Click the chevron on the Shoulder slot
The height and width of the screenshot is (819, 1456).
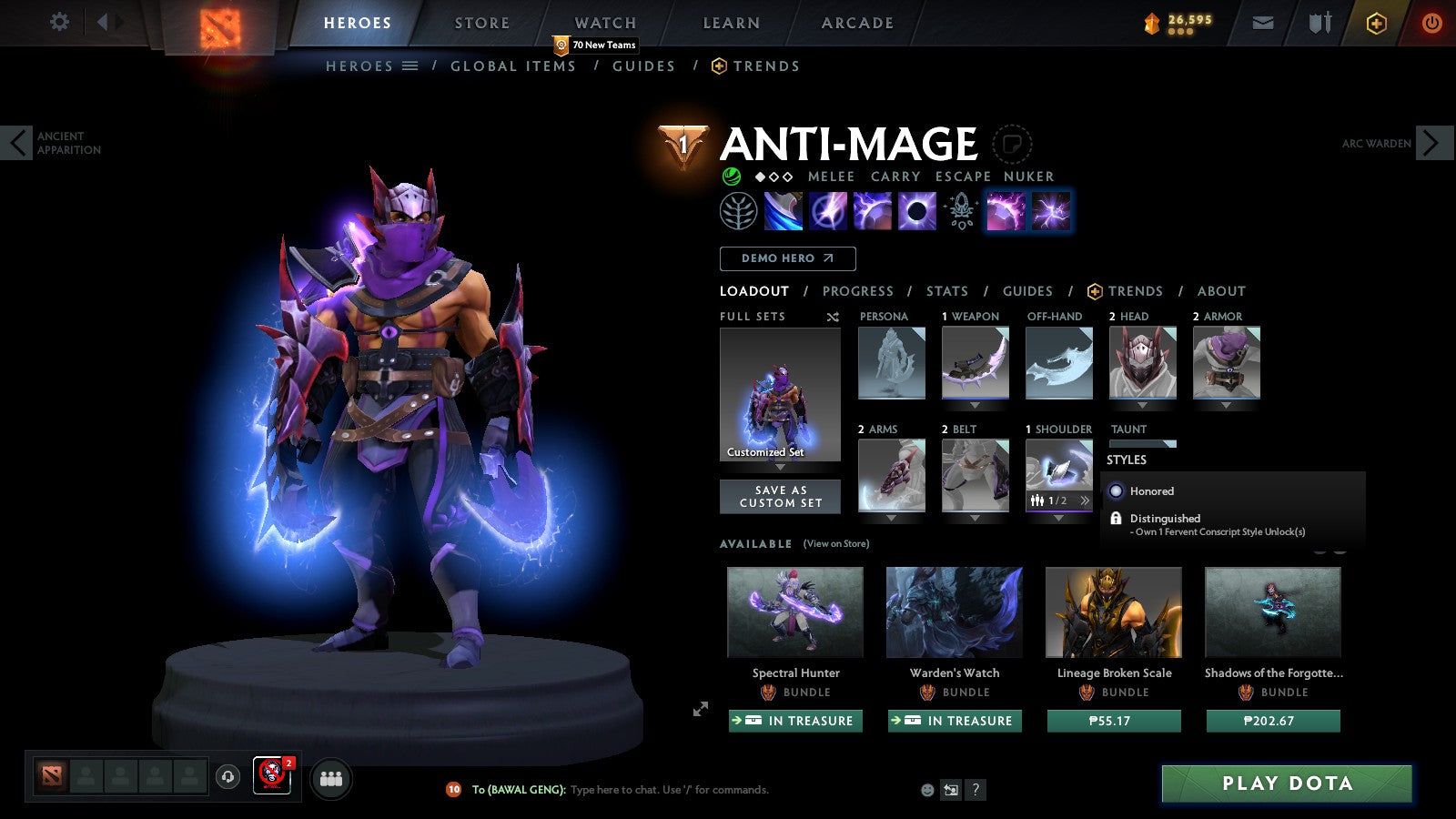[1084, 500]
